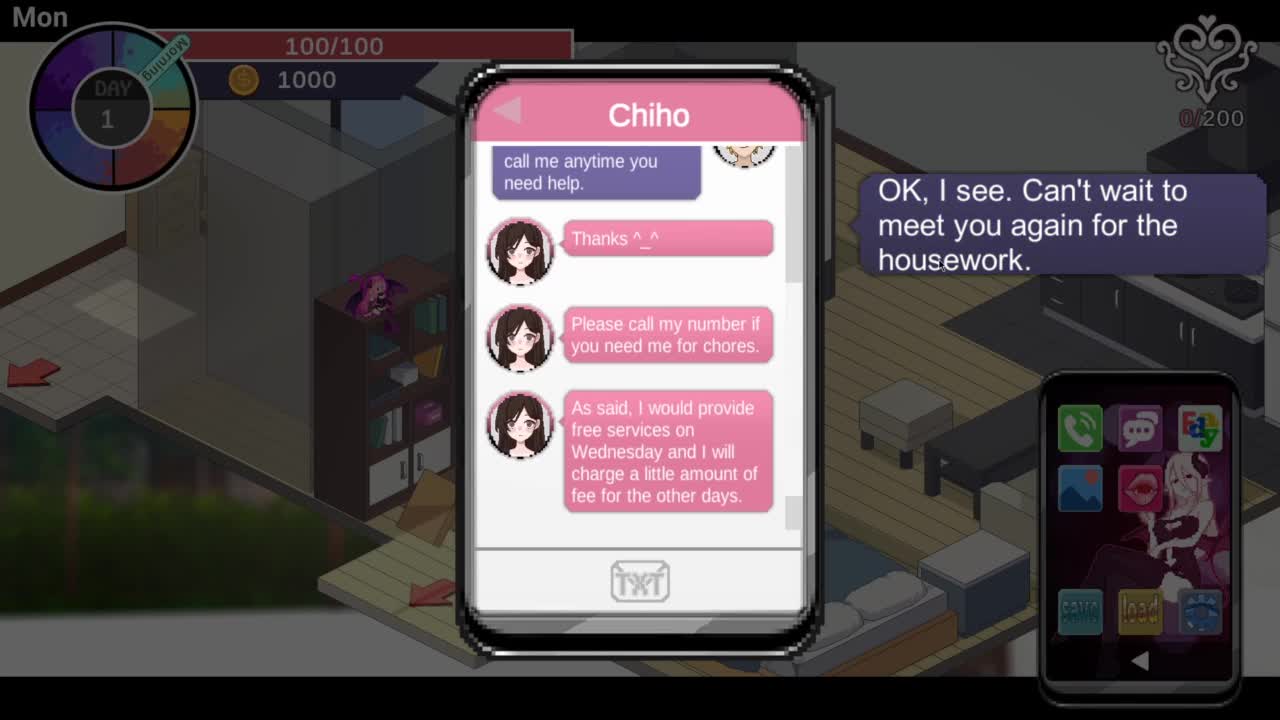Select the save game icon
Screen dimensions: 1280x720
1080,610
